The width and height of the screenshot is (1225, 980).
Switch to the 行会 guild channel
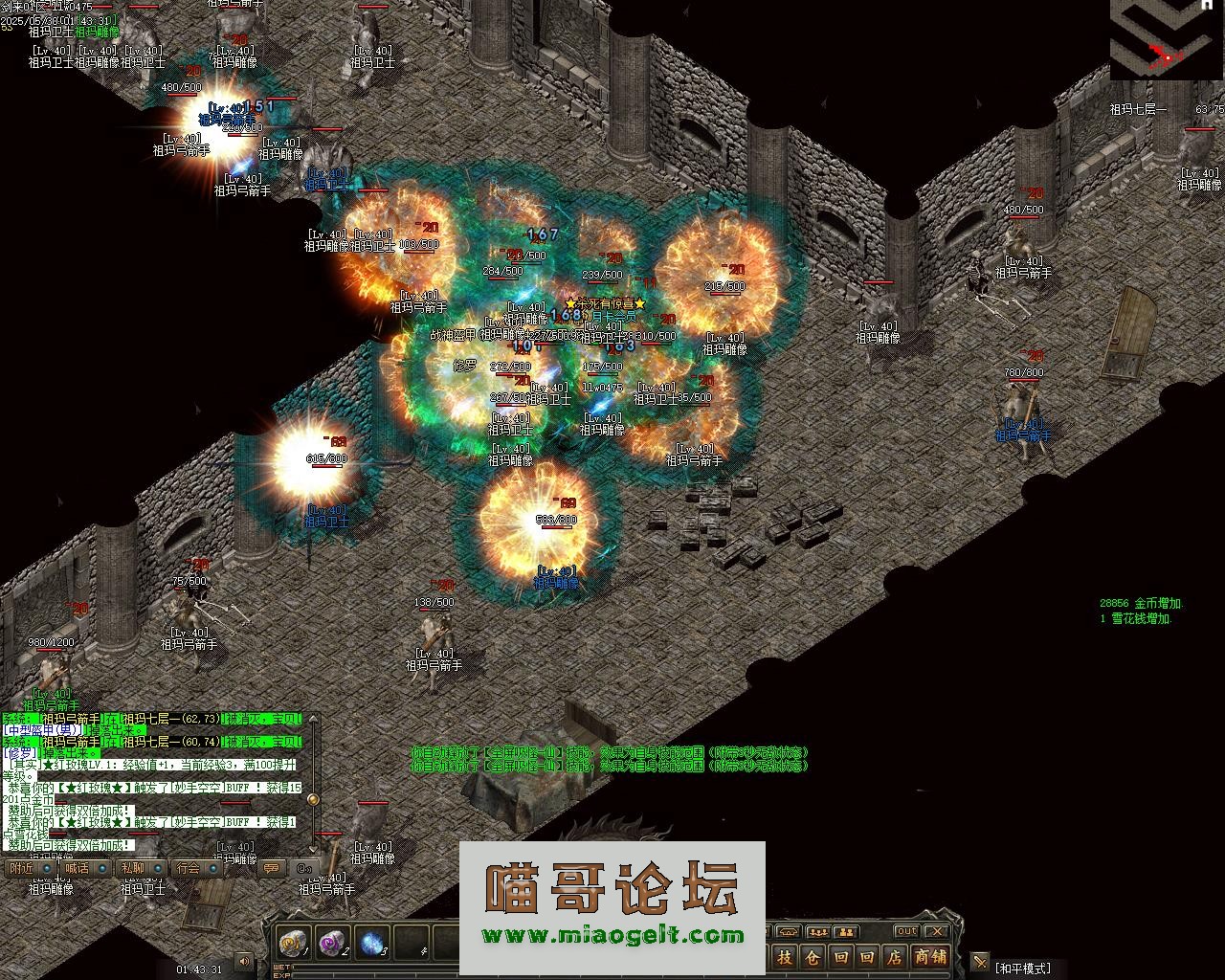(188, 868)
